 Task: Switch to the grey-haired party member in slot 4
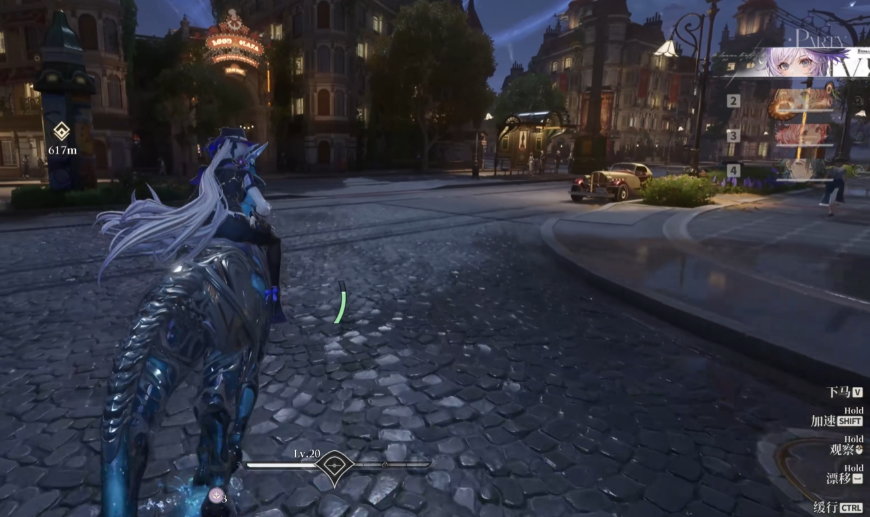pos(802,168)
